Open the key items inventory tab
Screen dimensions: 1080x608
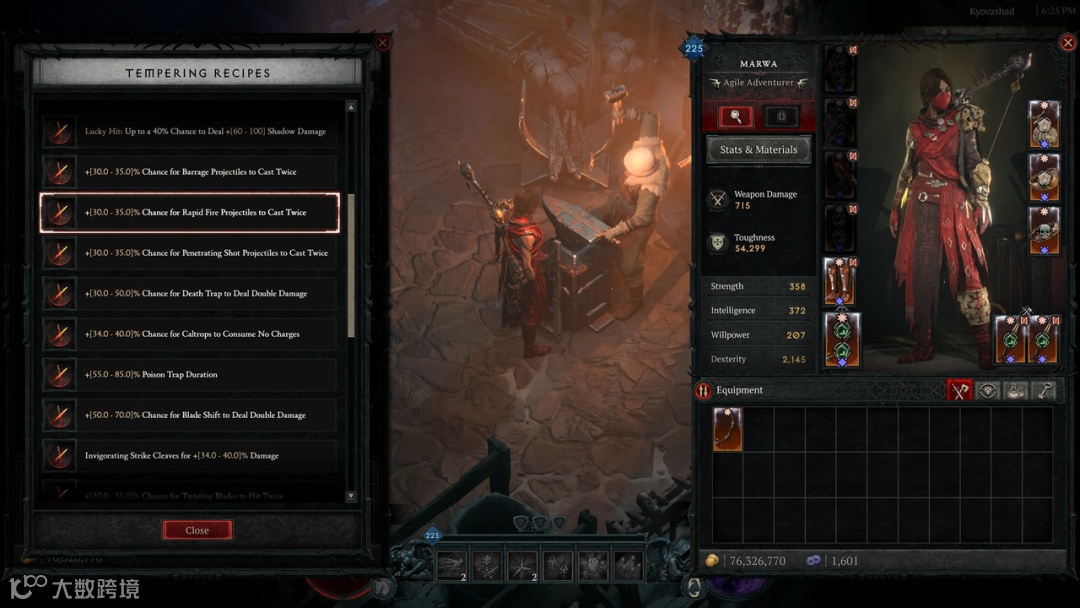pyautogui.click(x=1046, y=391)
